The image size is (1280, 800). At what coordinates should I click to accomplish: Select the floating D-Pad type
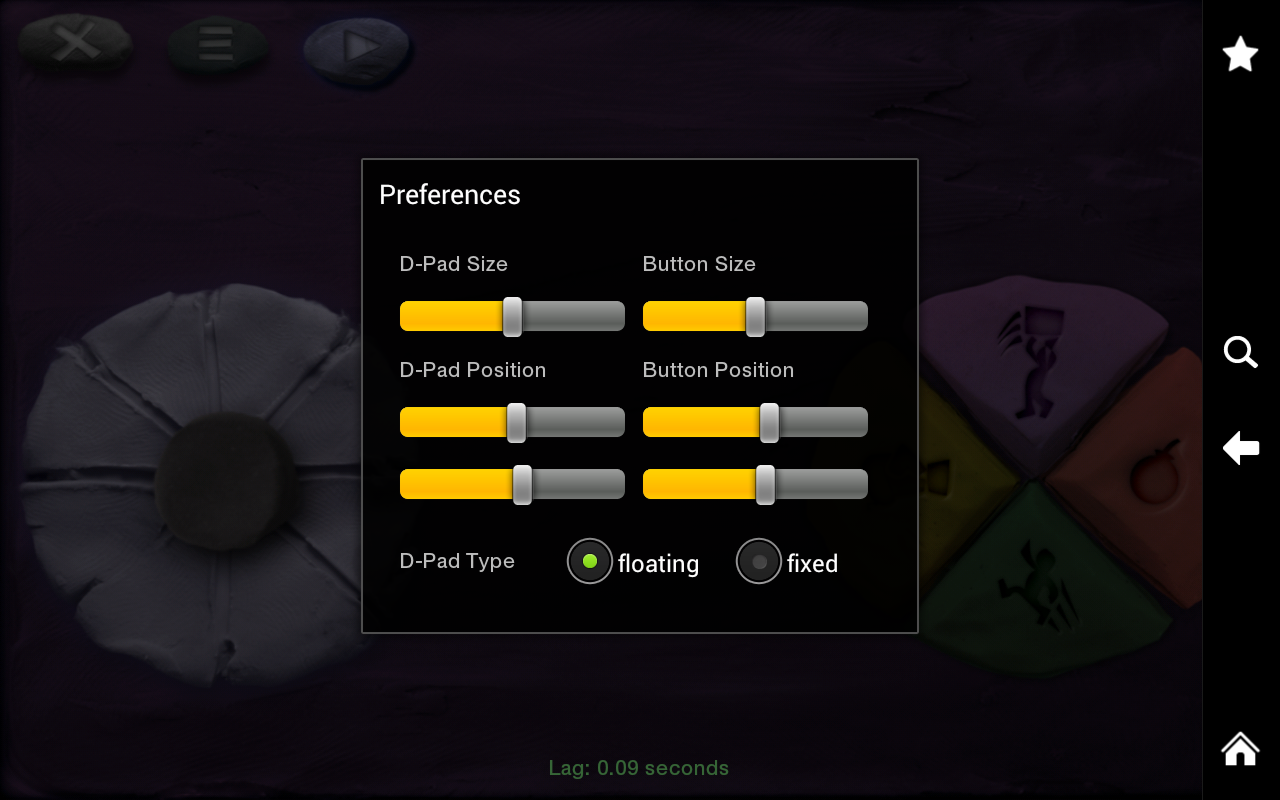pyautogui.click(x=590, y=561)
